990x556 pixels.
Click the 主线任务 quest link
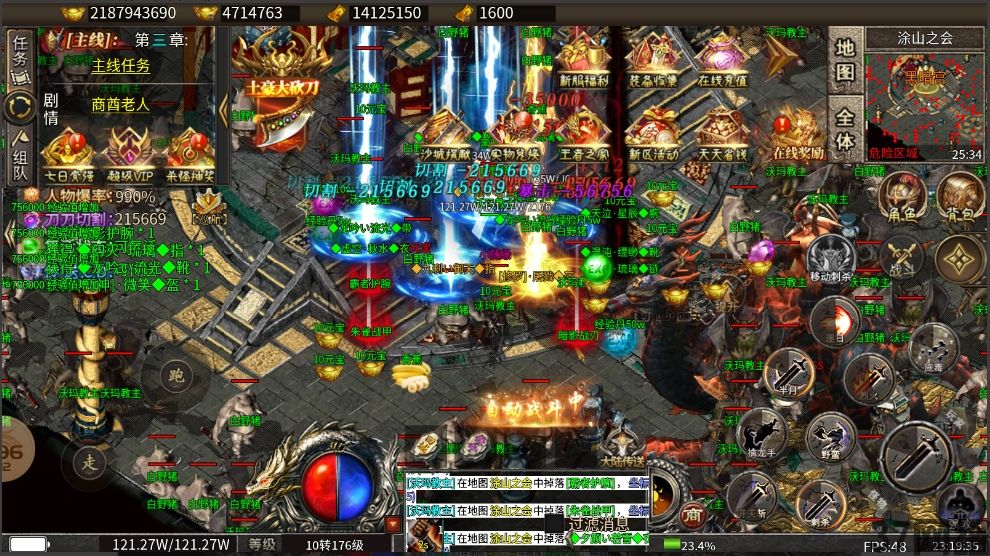[x=121, y=66]
